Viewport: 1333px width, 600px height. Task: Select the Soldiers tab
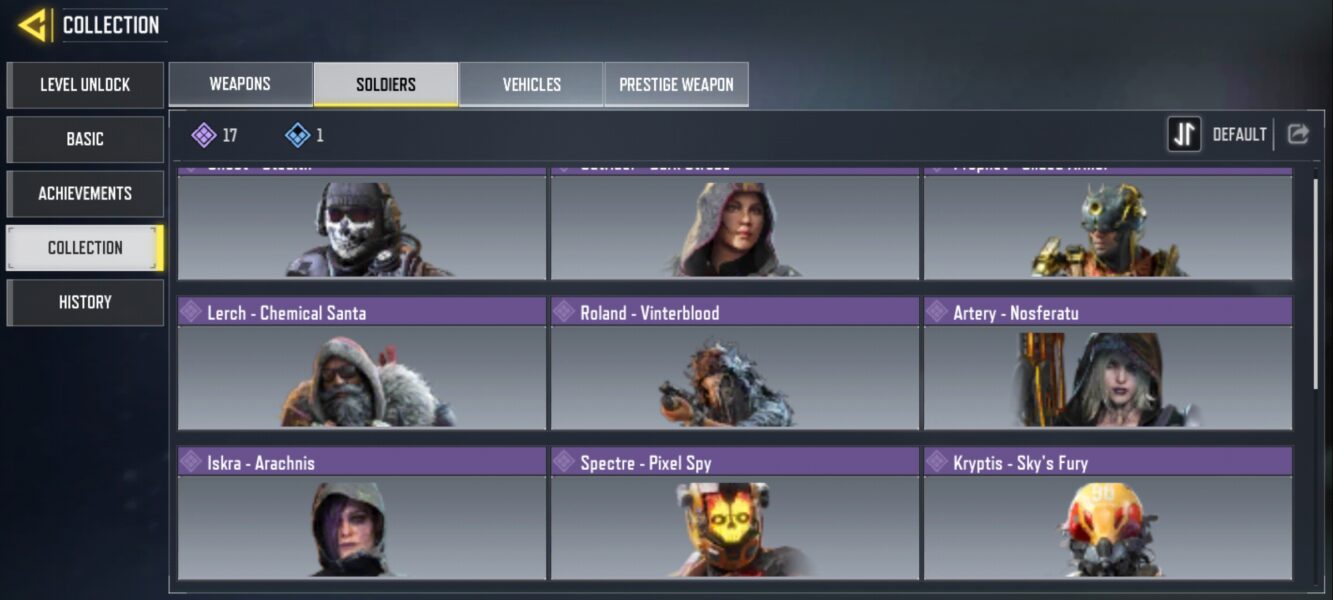click(386, 84)
